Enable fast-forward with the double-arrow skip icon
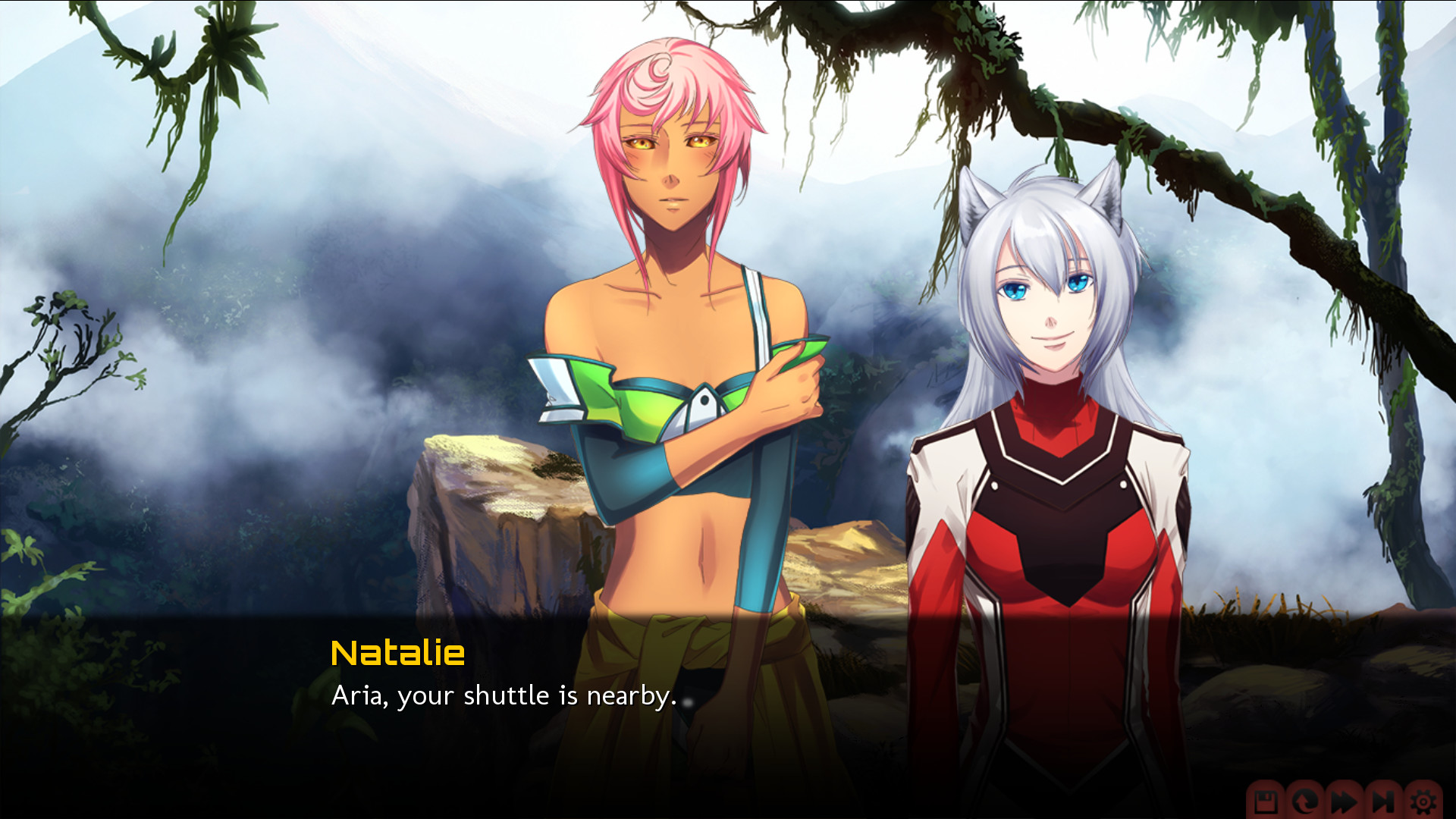 click(1344, 802)
